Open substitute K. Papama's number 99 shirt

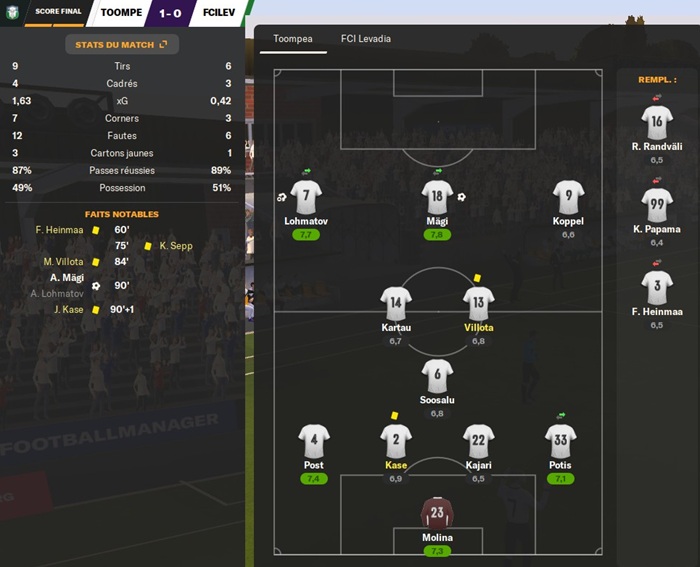coord(657,205)
